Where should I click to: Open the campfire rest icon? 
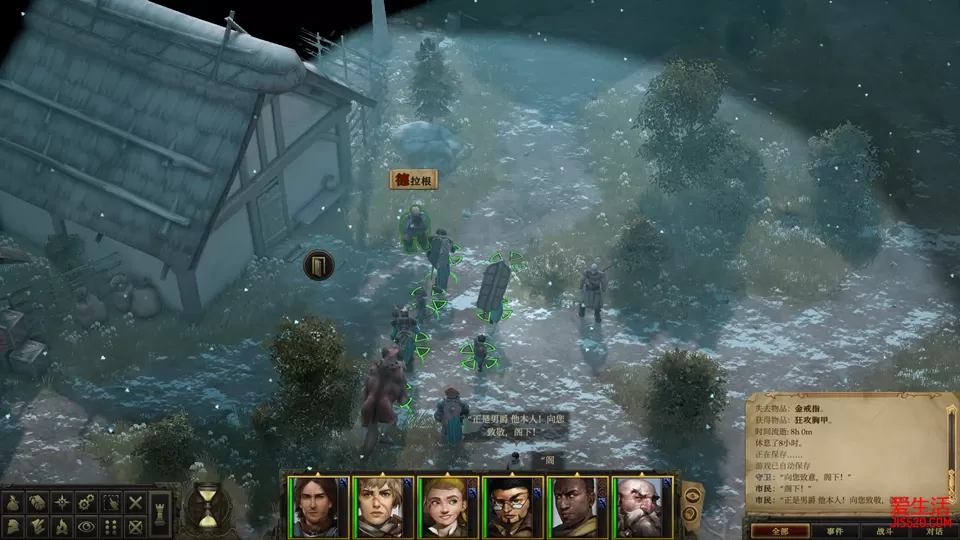(63, 525)
